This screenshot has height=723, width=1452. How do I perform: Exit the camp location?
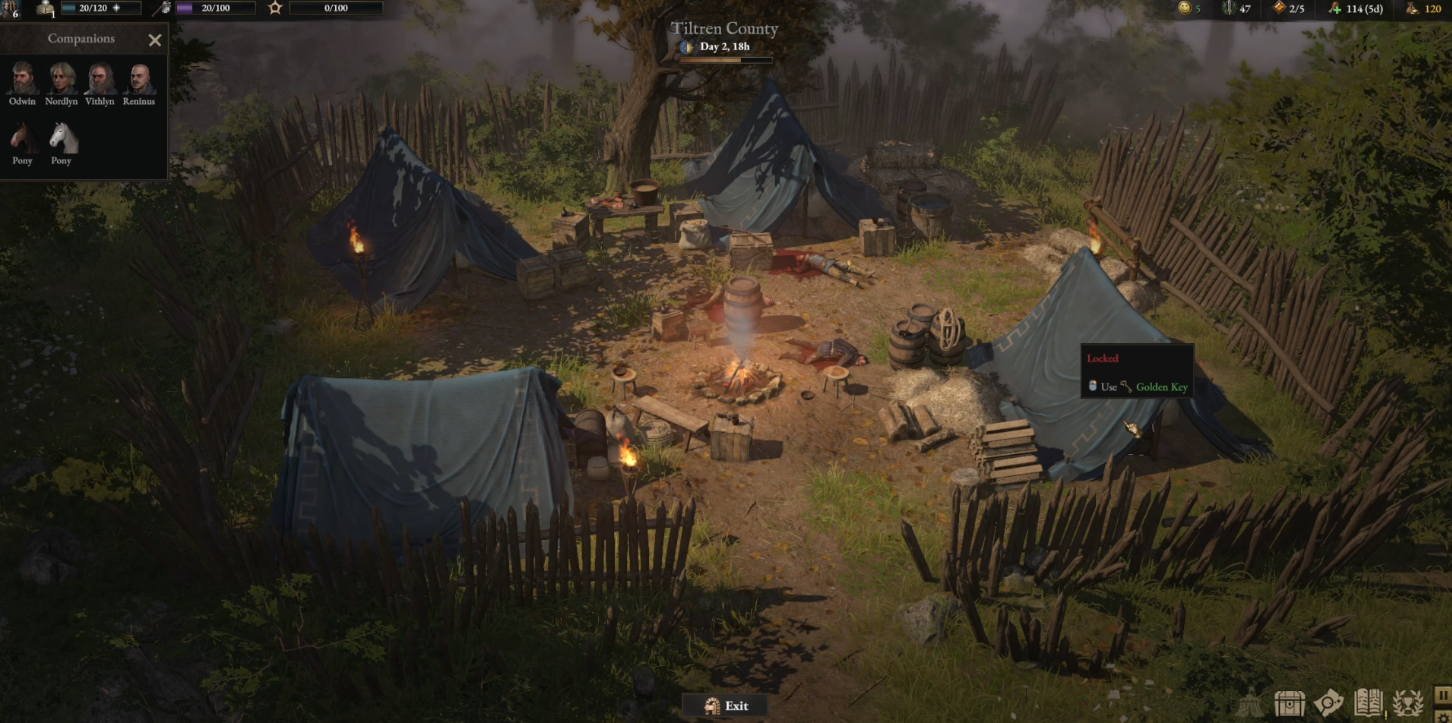[726, 706]
